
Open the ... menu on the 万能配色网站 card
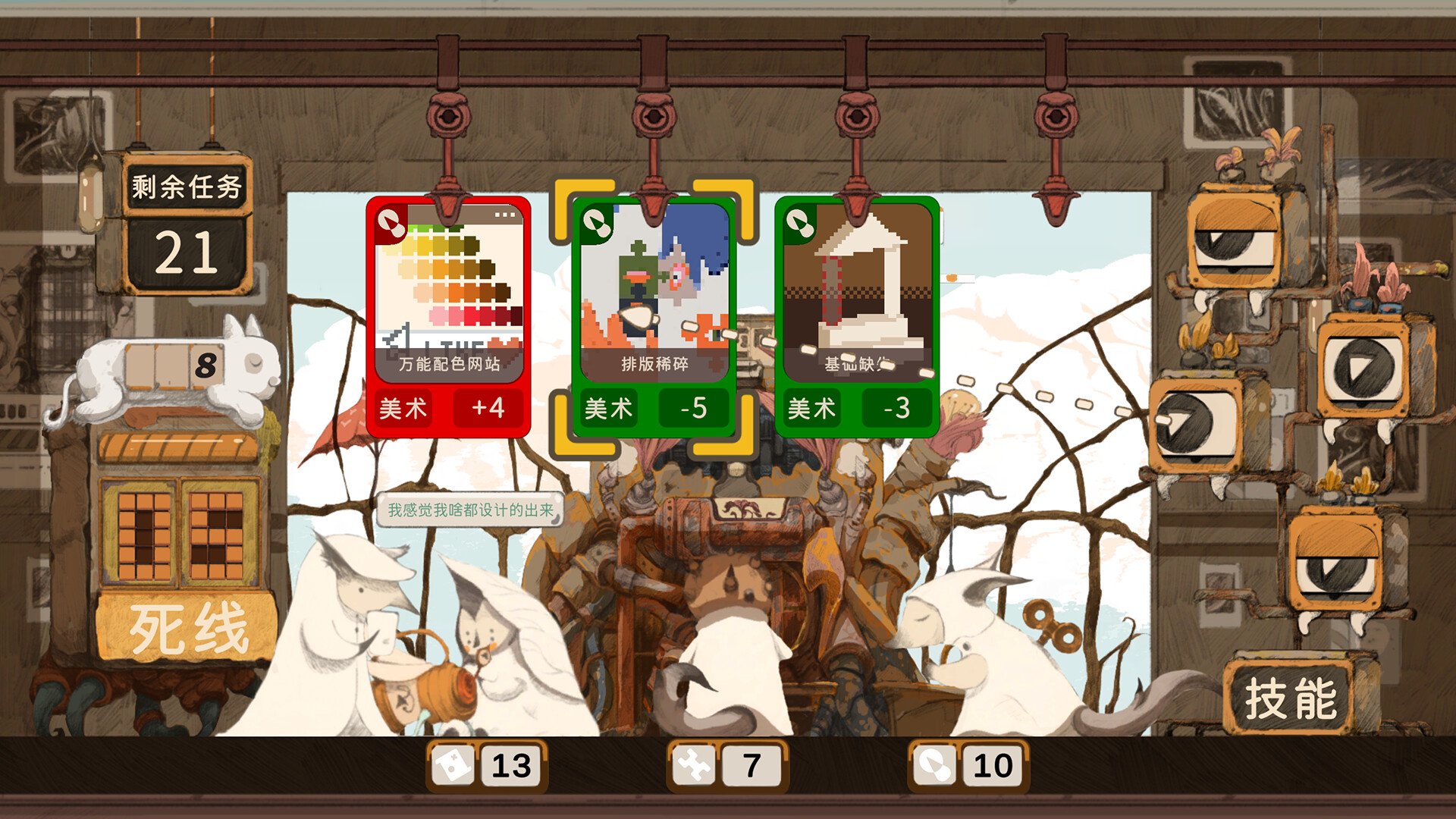pyautogui.click(x=505, y=215)
